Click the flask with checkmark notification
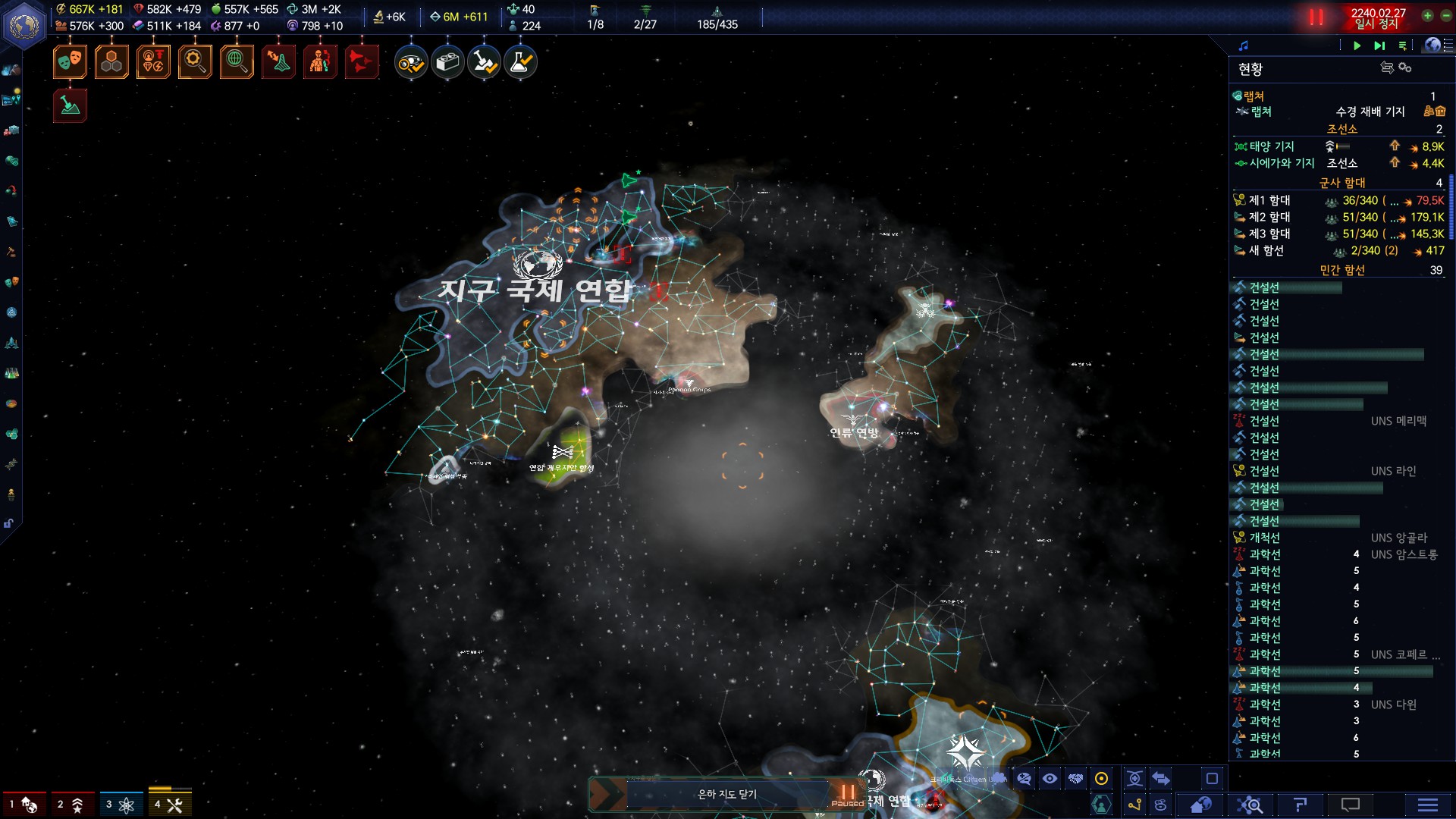This screenshot has width=1456, height=819. pos(520,62)
